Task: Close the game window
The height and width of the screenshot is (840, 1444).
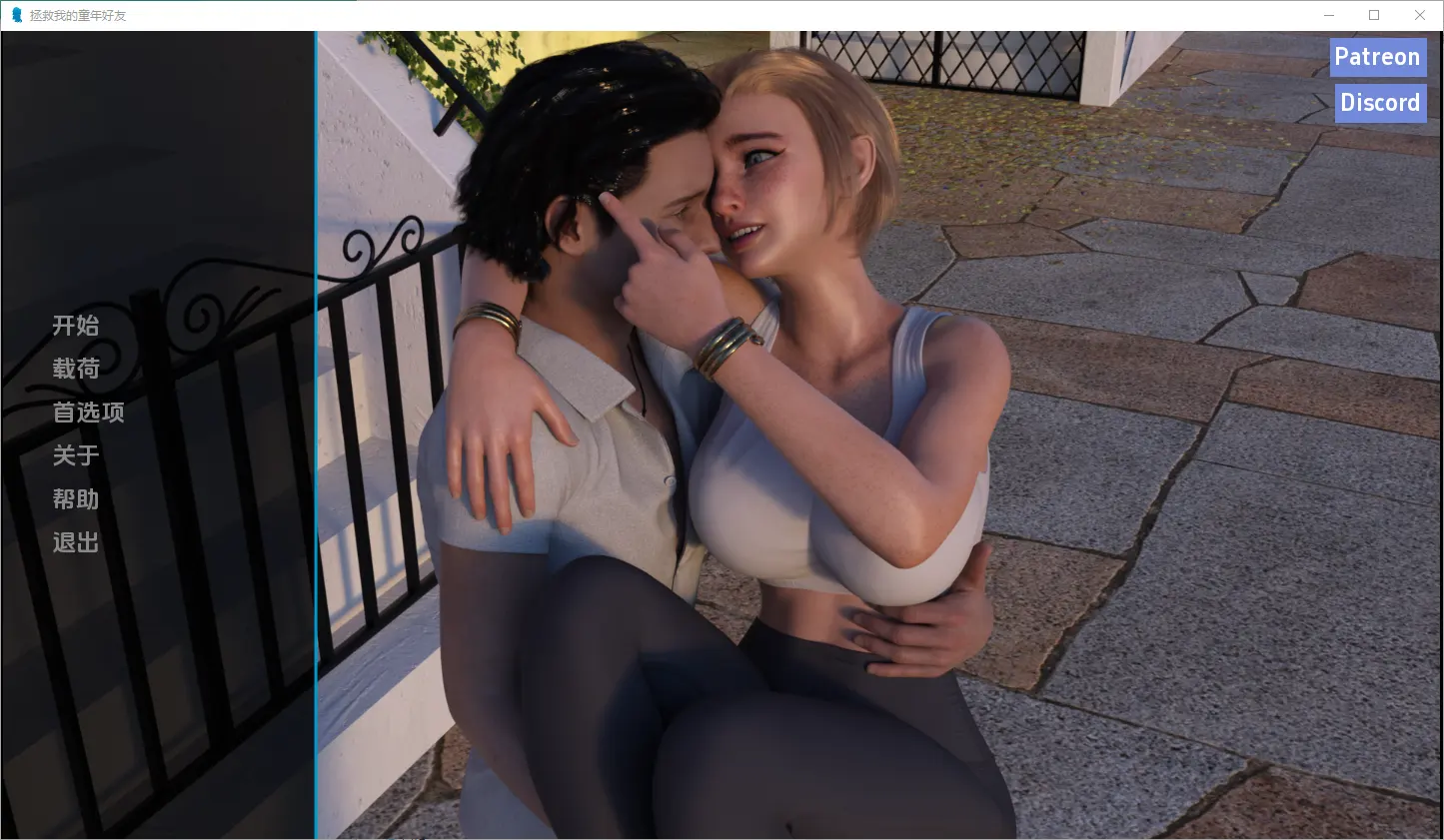Action: 1419,15
